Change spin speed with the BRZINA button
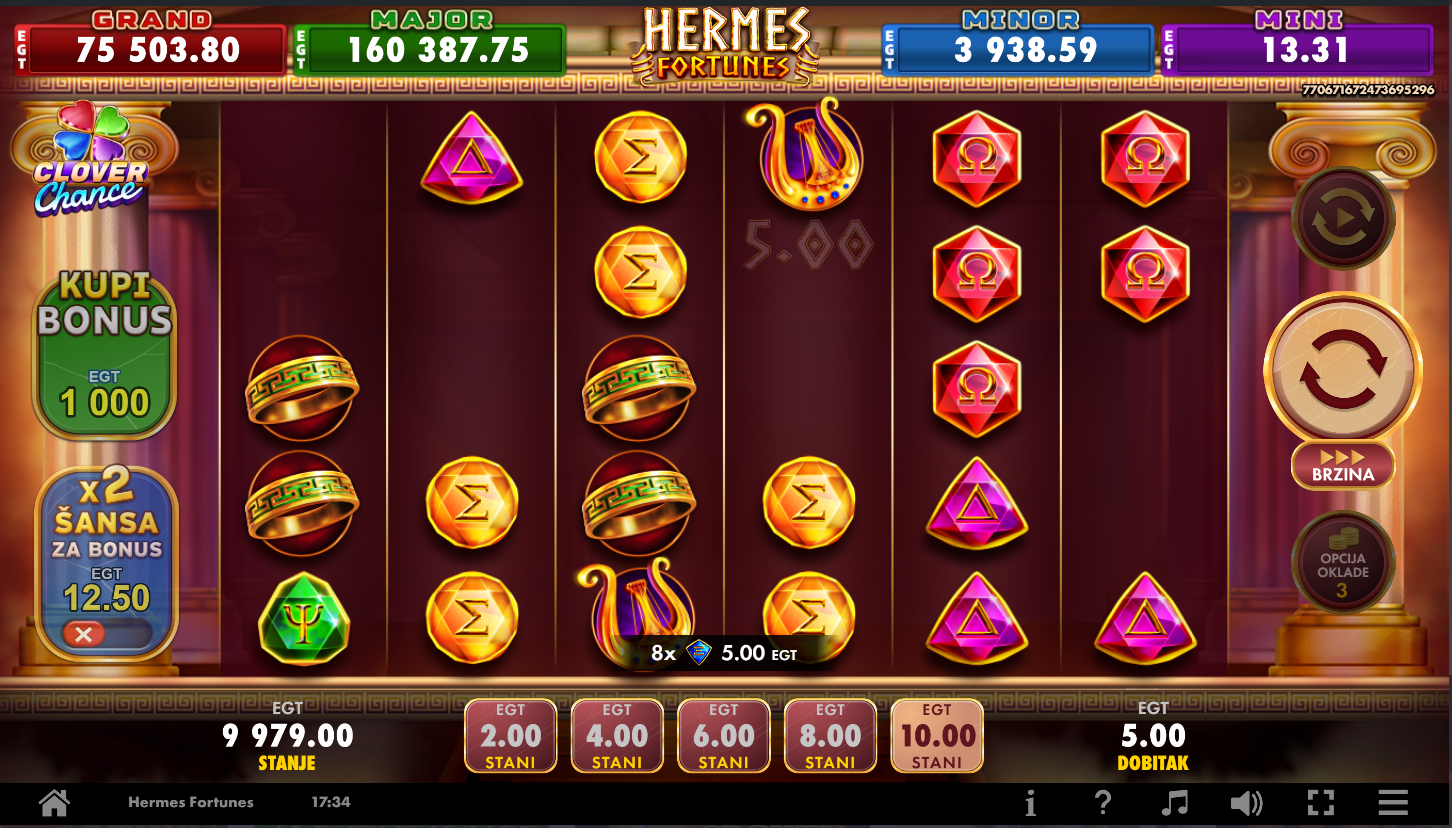The height and width of the screenshot is (828, 1452). click(x=1342, y=466)
